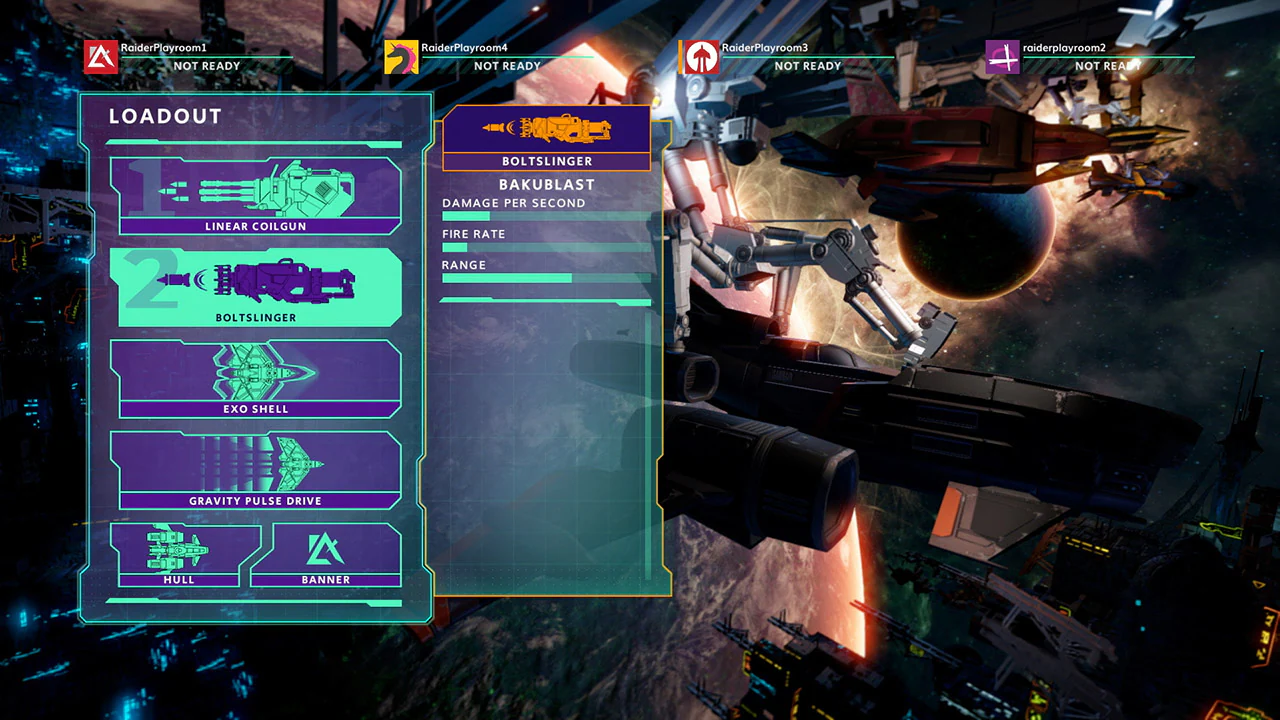The image size is (1280, 720).
Task: Click raiderplayroom2's purple crossed emblem
Action: 1002,57
